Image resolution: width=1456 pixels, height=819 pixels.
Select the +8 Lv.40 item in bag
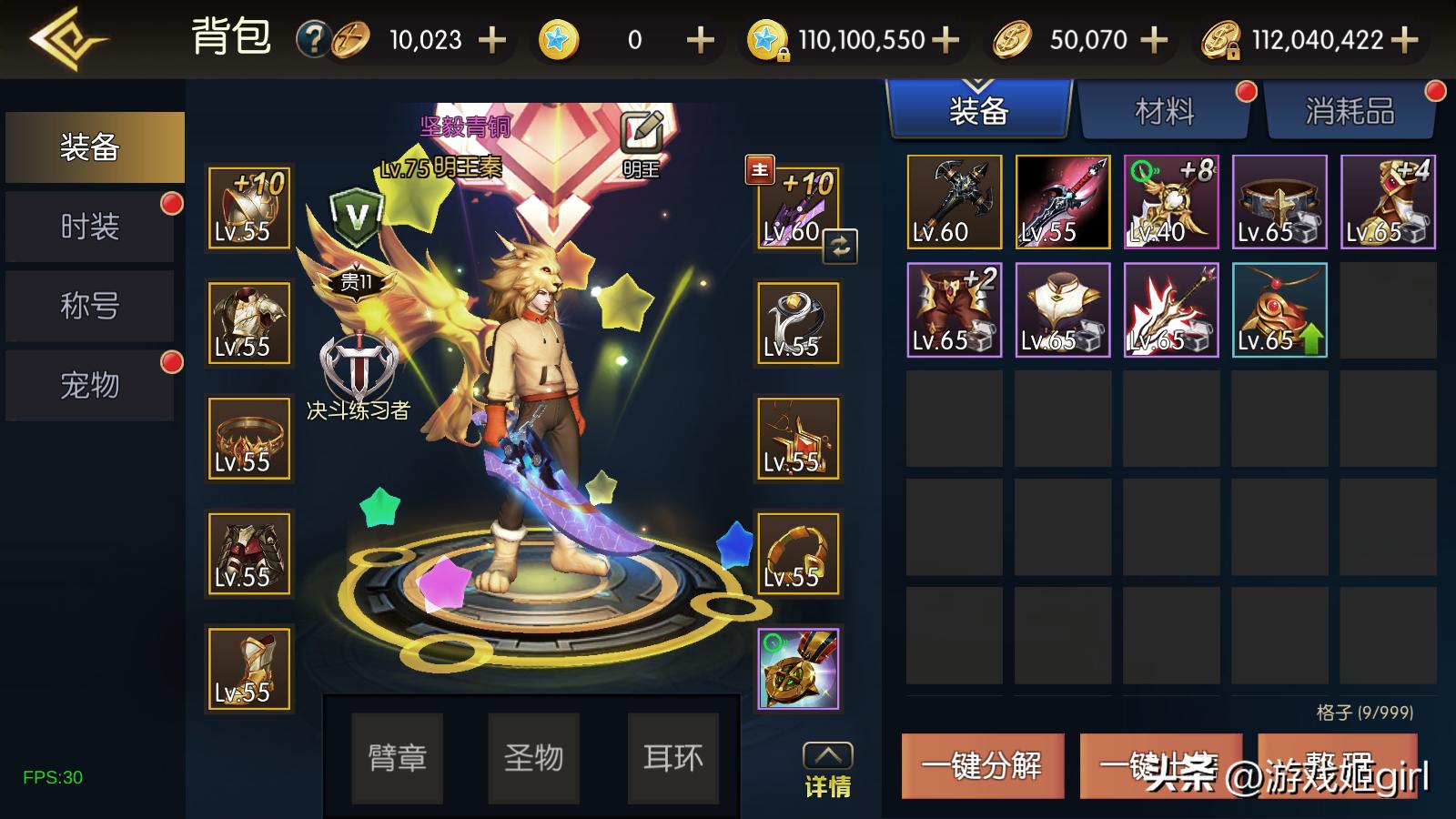[1170, 202]
